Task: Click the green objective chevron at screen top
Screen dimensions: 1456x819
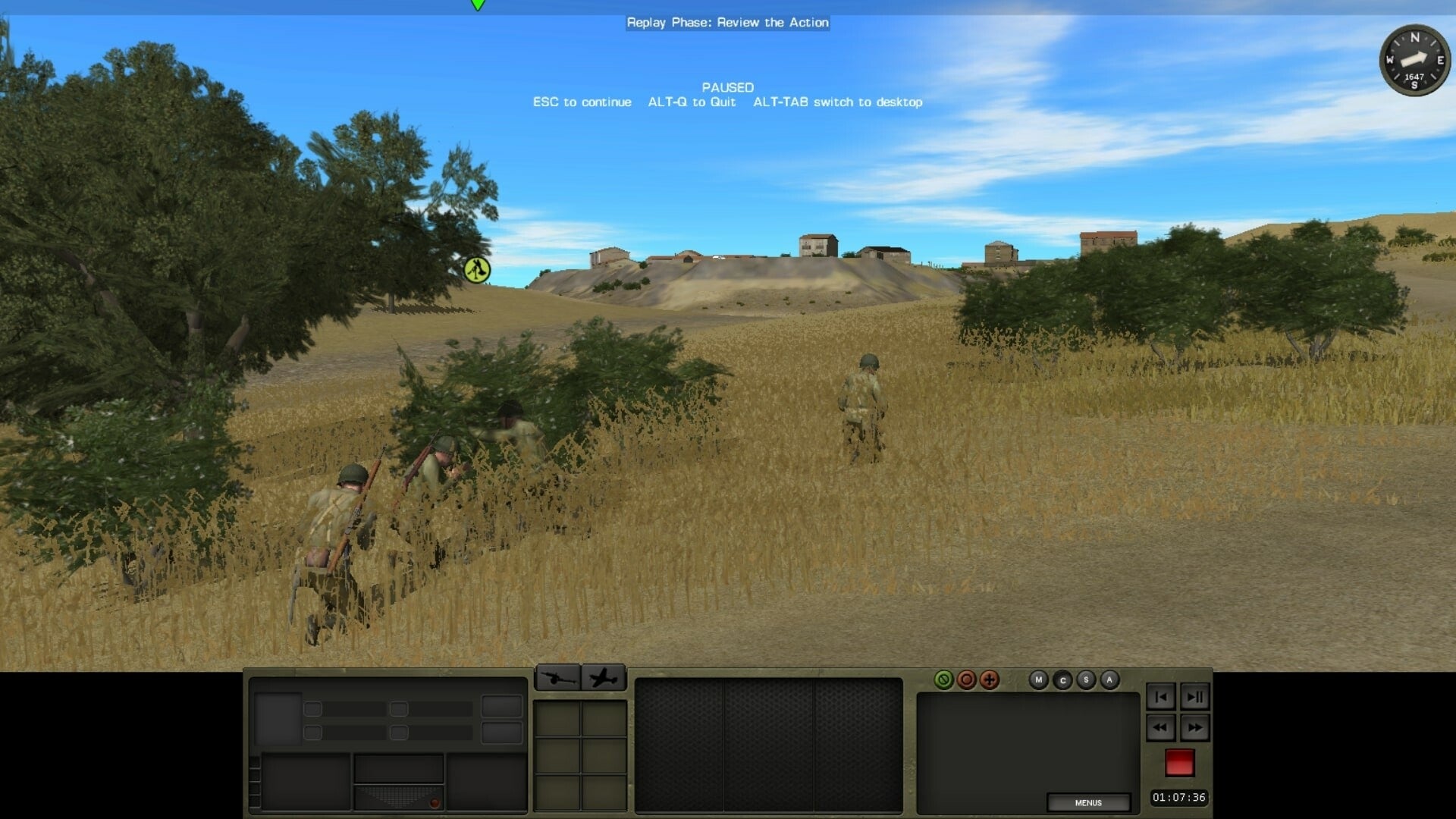Action: pyautogui.click(x=478, y=5)
